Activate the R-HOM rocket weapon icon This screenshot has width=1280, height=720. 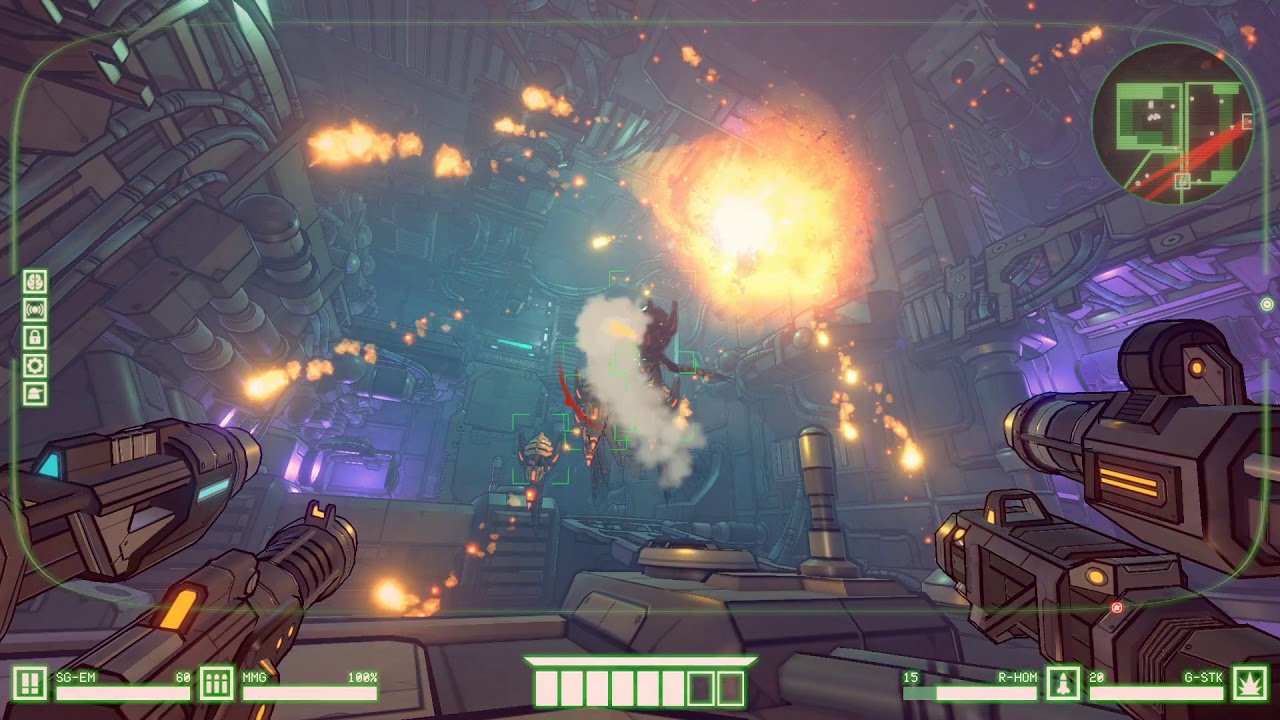pos(1062,684)
